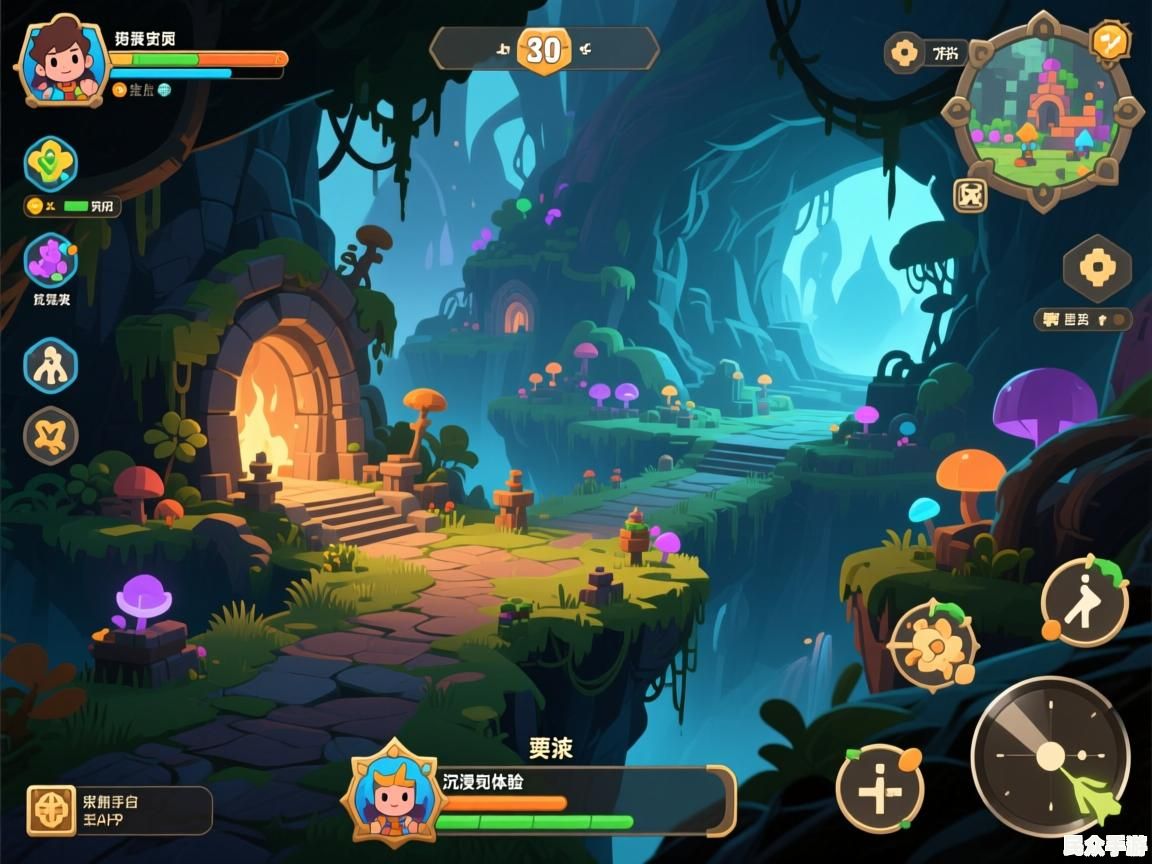Image resolution: width=1152 pixels, height=864 pixels.
Task: Use the golden flower skill button
Action: tap(933, 645)
